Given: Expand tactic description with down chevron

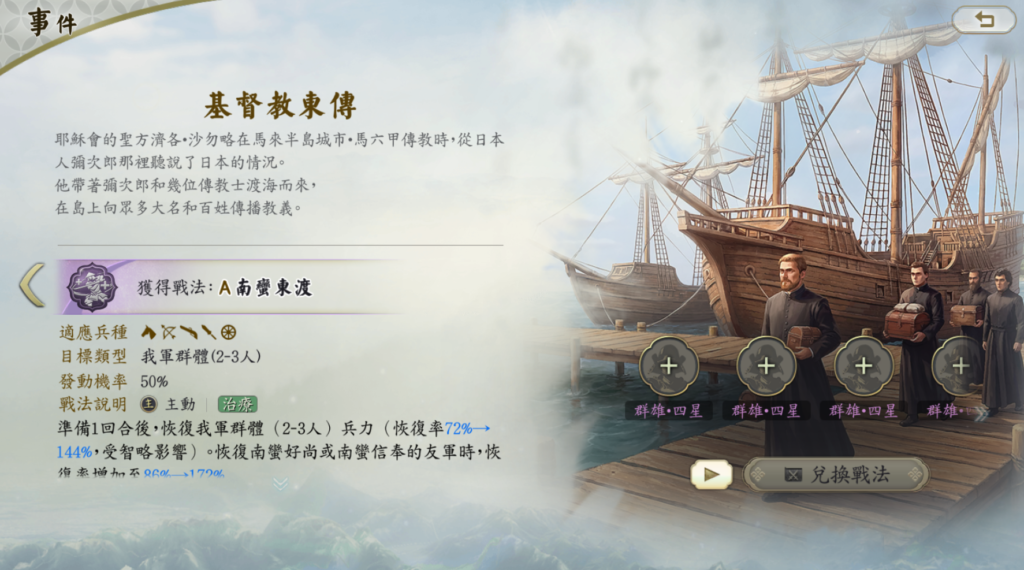Looking at the screenshot, I should (280, 483).
